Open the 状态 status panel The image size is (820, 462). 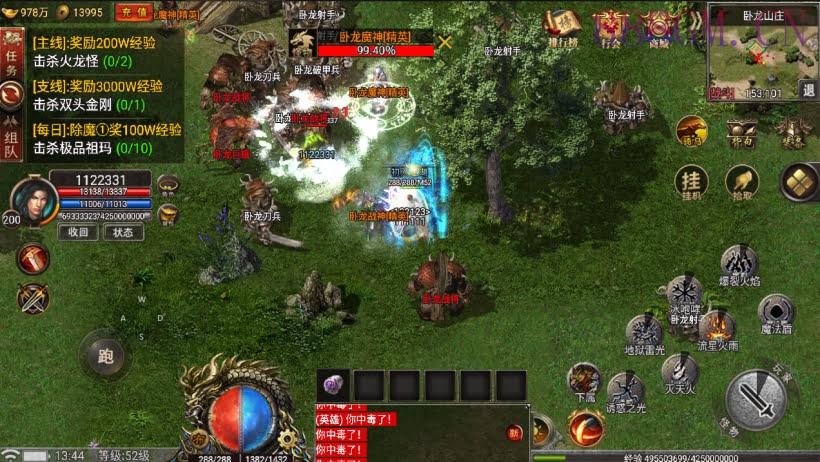coord(122,232)
